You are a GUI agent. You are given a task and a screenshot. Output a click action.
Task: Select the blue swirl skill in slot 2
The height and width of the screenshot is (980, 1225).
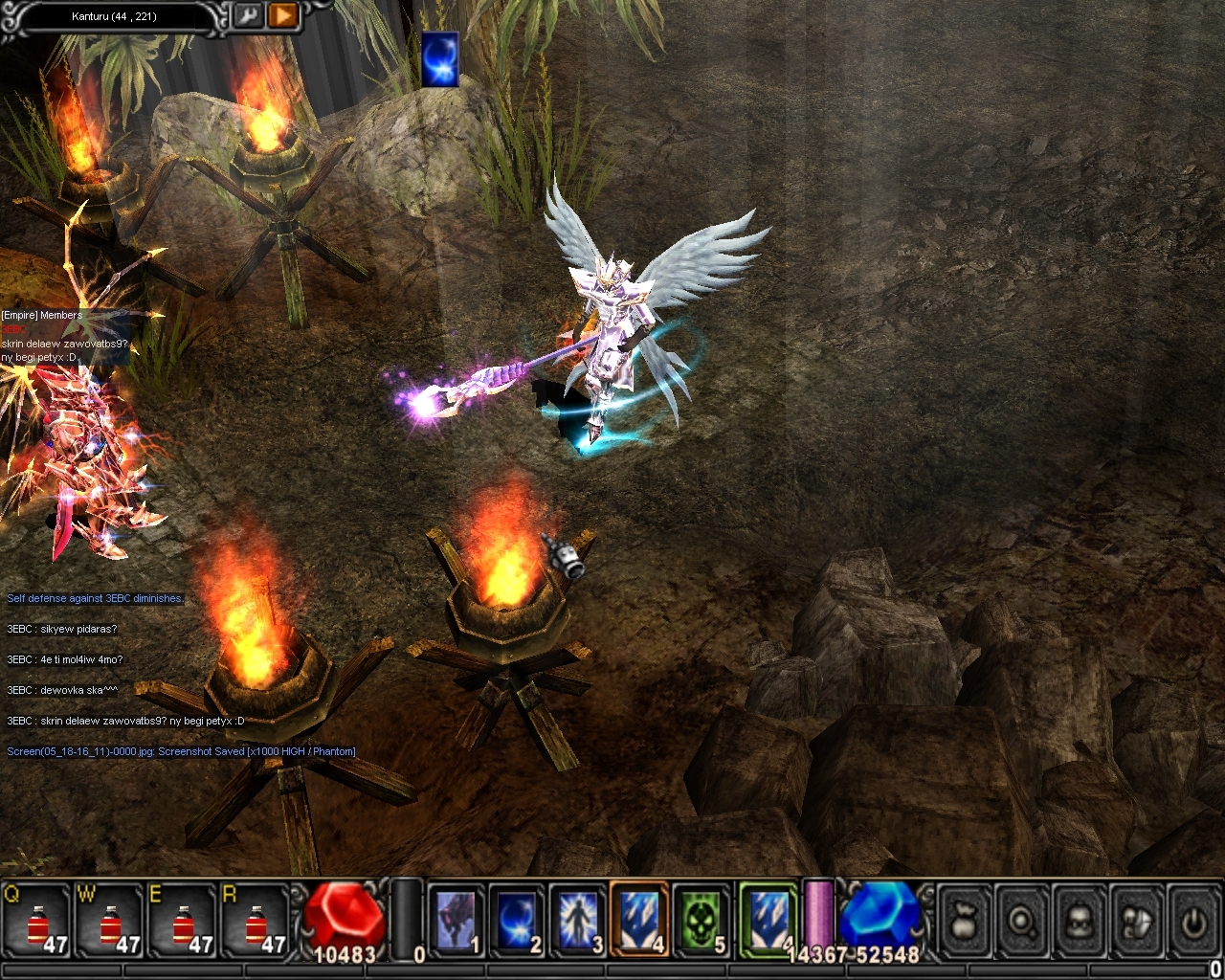click(517, 921)
